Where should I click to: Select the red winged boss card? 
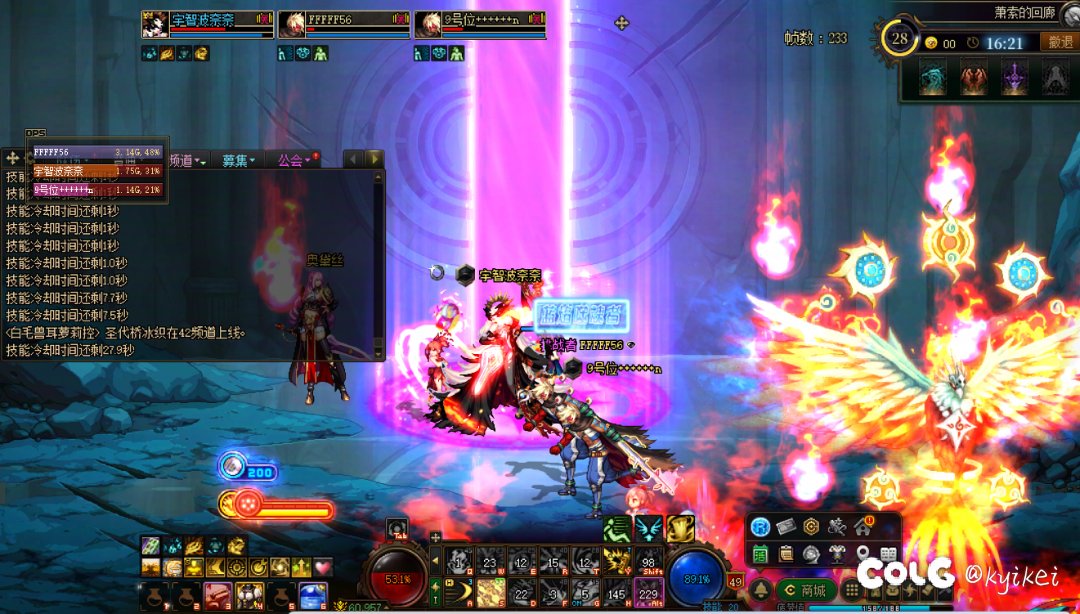[x=974, y=78]
